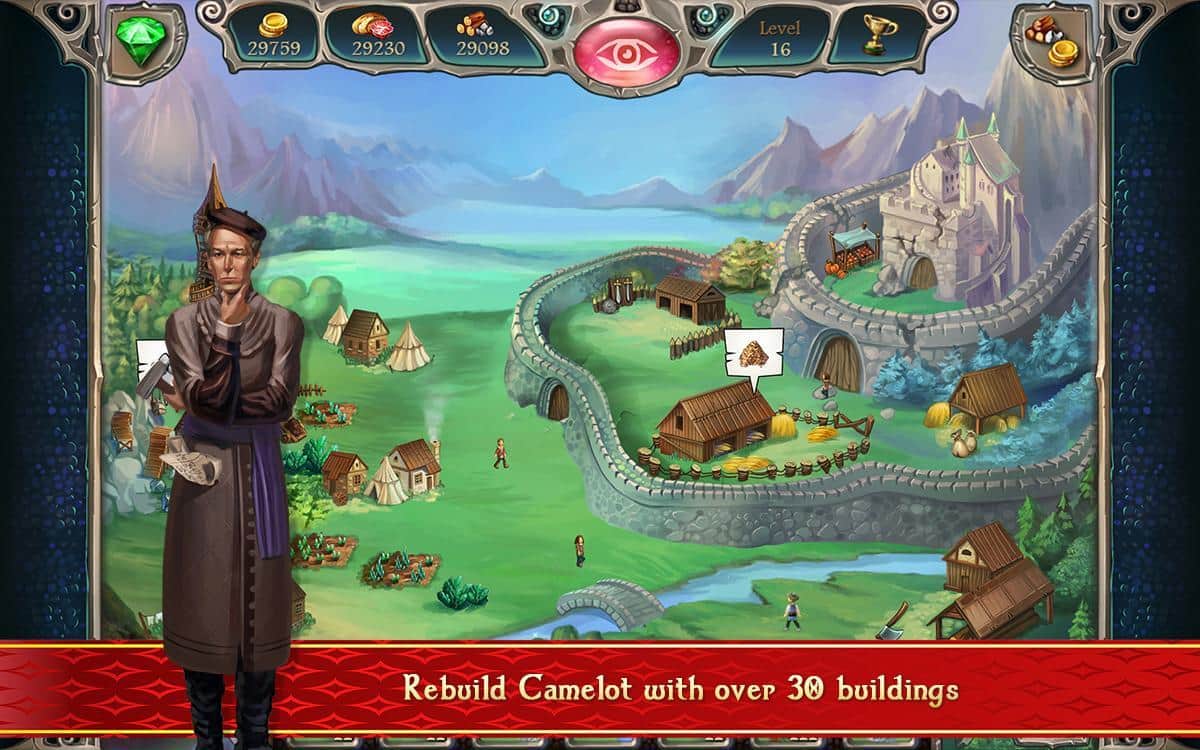Select the meat food counter
This screenshot has width=1200, height=750.
[377, 35]
